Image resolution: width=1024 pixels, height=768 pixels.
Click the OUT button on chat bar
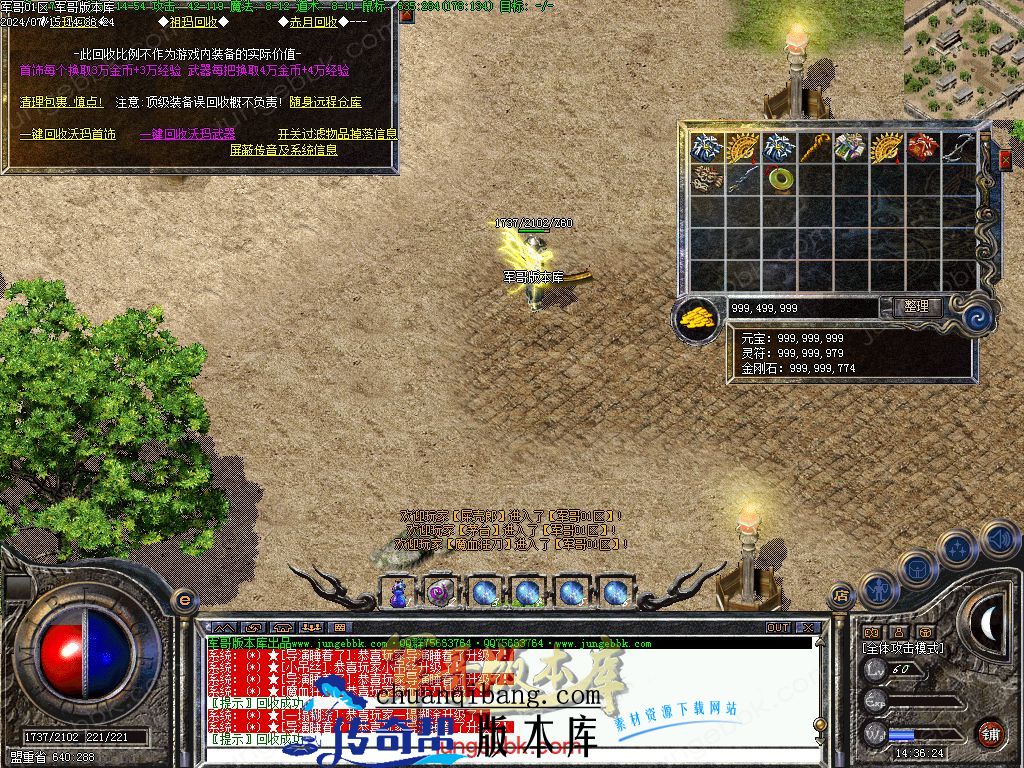[x=777, y=628]
